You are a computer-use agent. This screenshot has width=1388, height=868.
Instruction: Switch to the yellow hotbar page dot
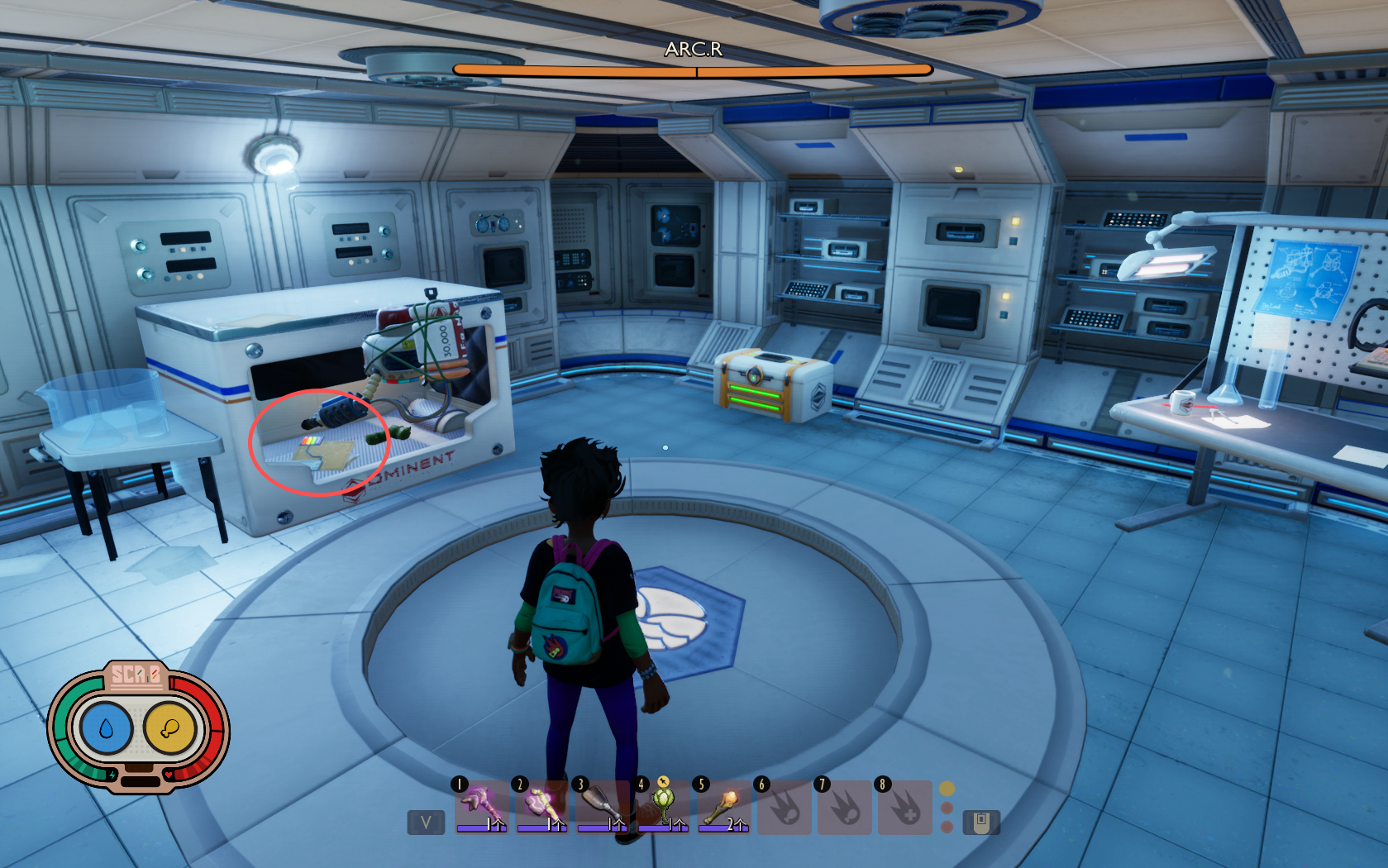(x=947, y=789)
